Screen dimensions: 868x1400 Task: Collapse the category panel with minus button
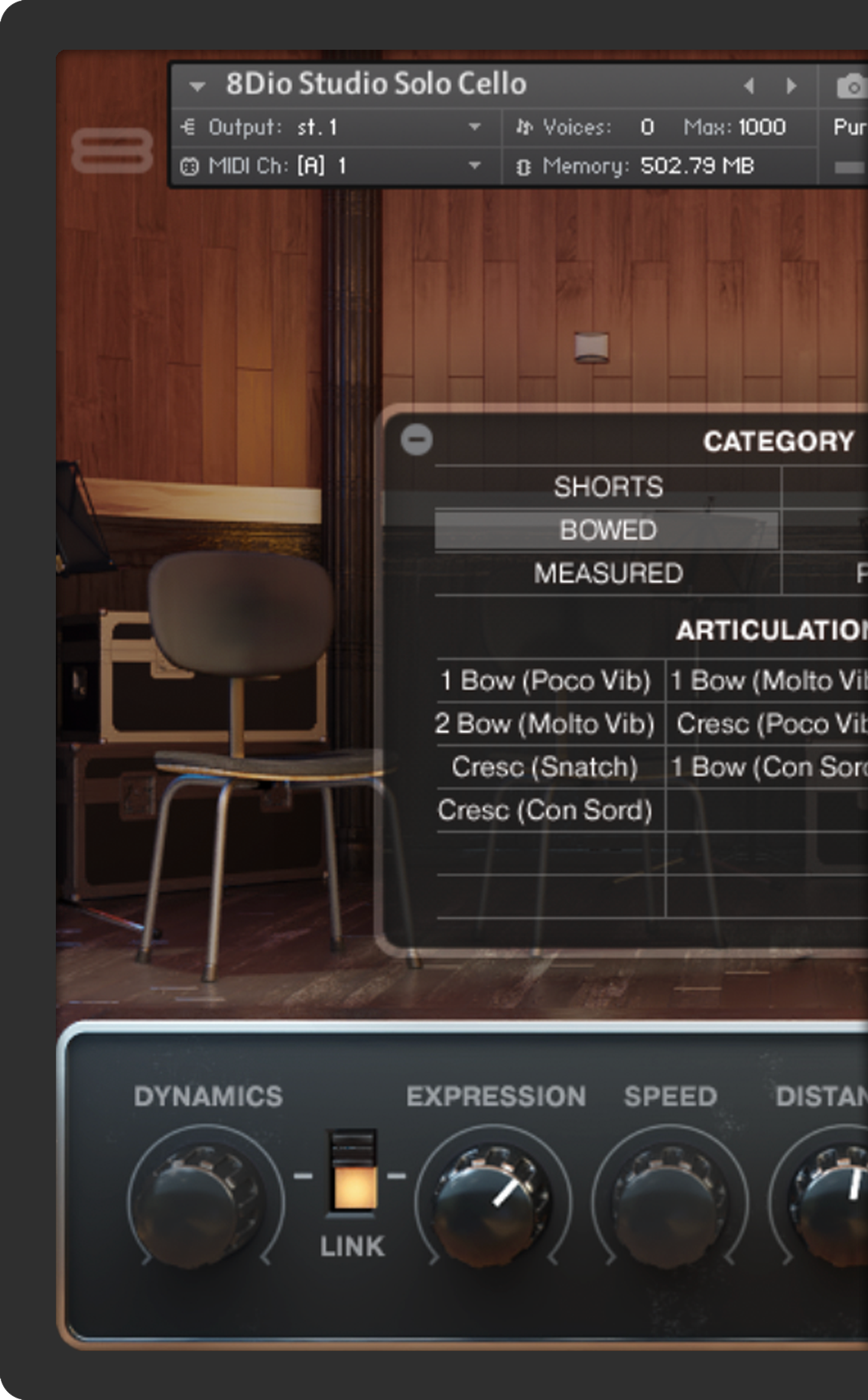click(x=417, y=439)
